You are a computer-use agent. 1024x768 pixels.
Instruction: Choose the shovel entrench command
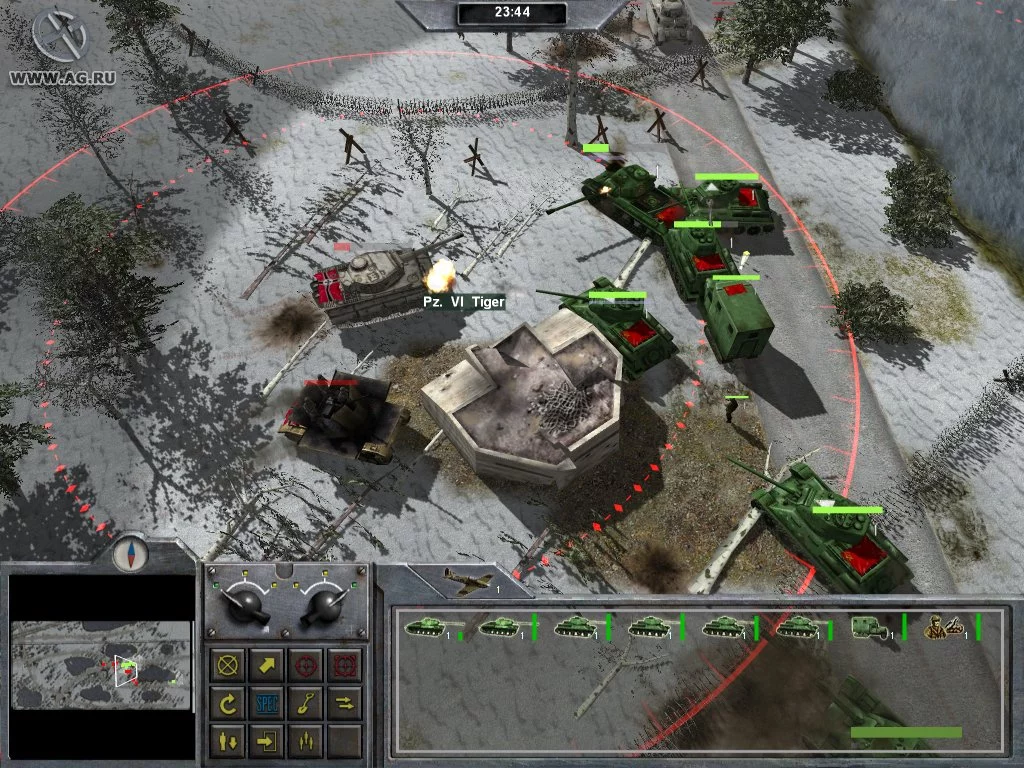point(305,704)
